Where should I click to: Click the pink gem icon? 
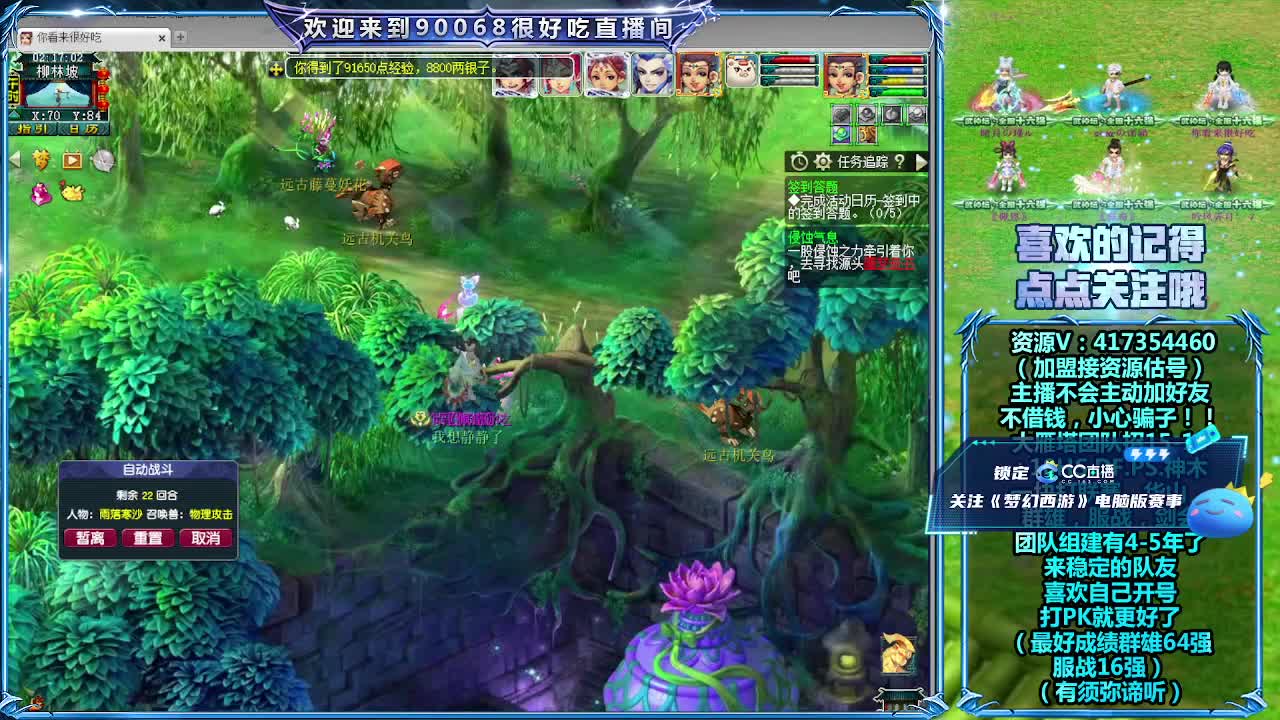pos(40,194)
